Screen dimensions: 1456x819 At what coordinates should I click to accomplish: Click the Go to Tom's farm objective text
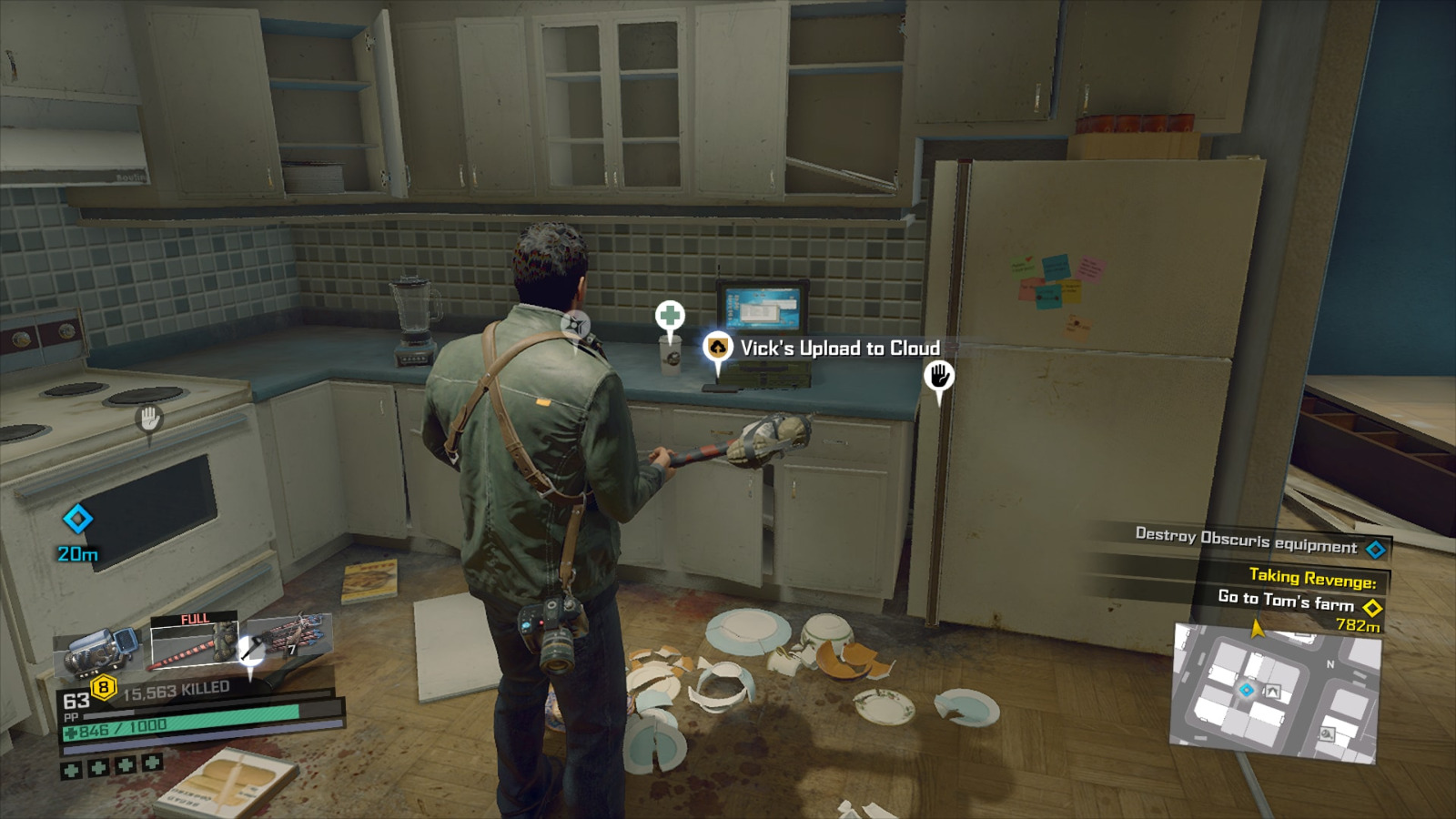[x=1288, y=599]
